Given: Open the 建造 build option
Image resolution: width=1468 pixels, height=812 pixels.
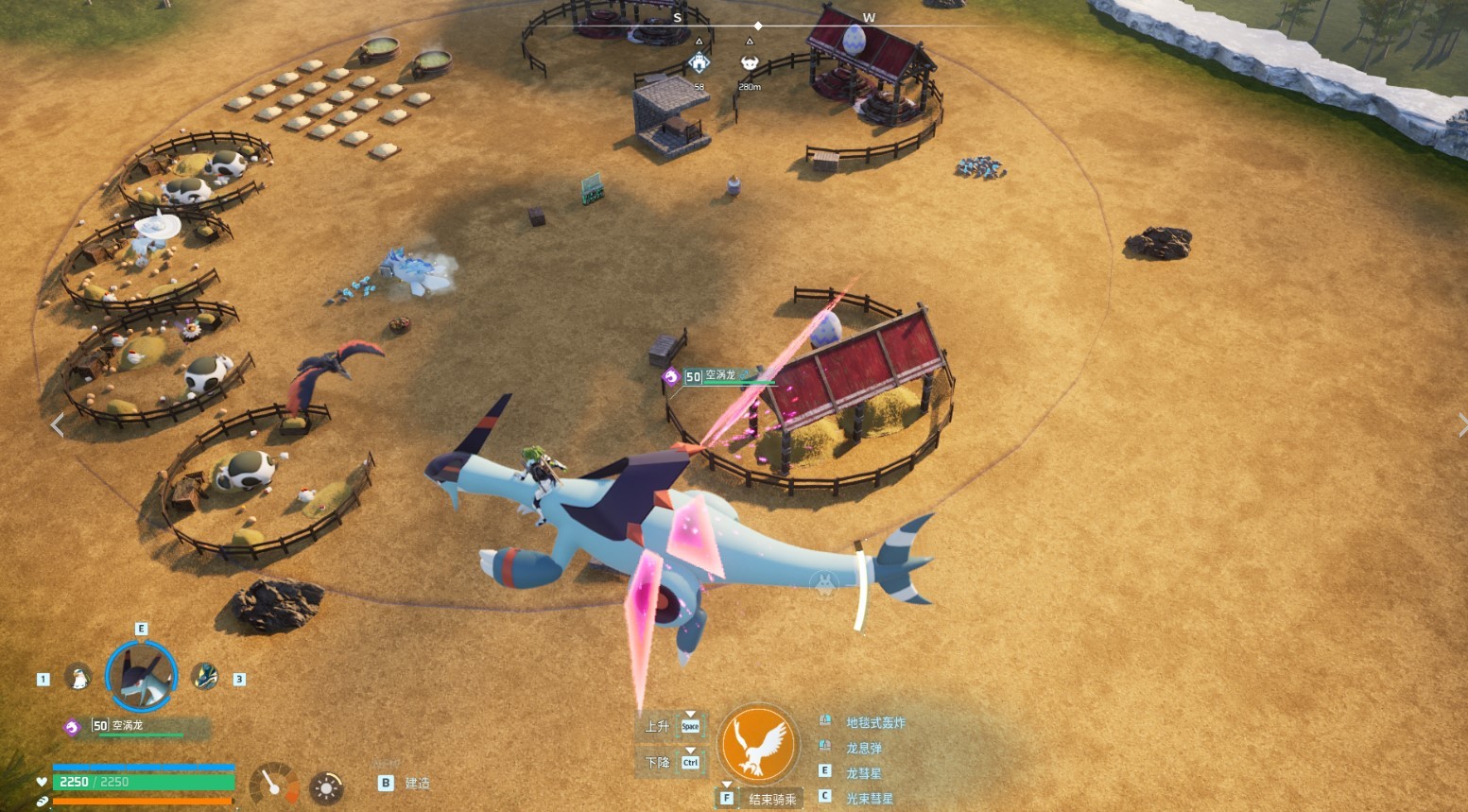Looking at the screenshot, I should click(417, 784).
